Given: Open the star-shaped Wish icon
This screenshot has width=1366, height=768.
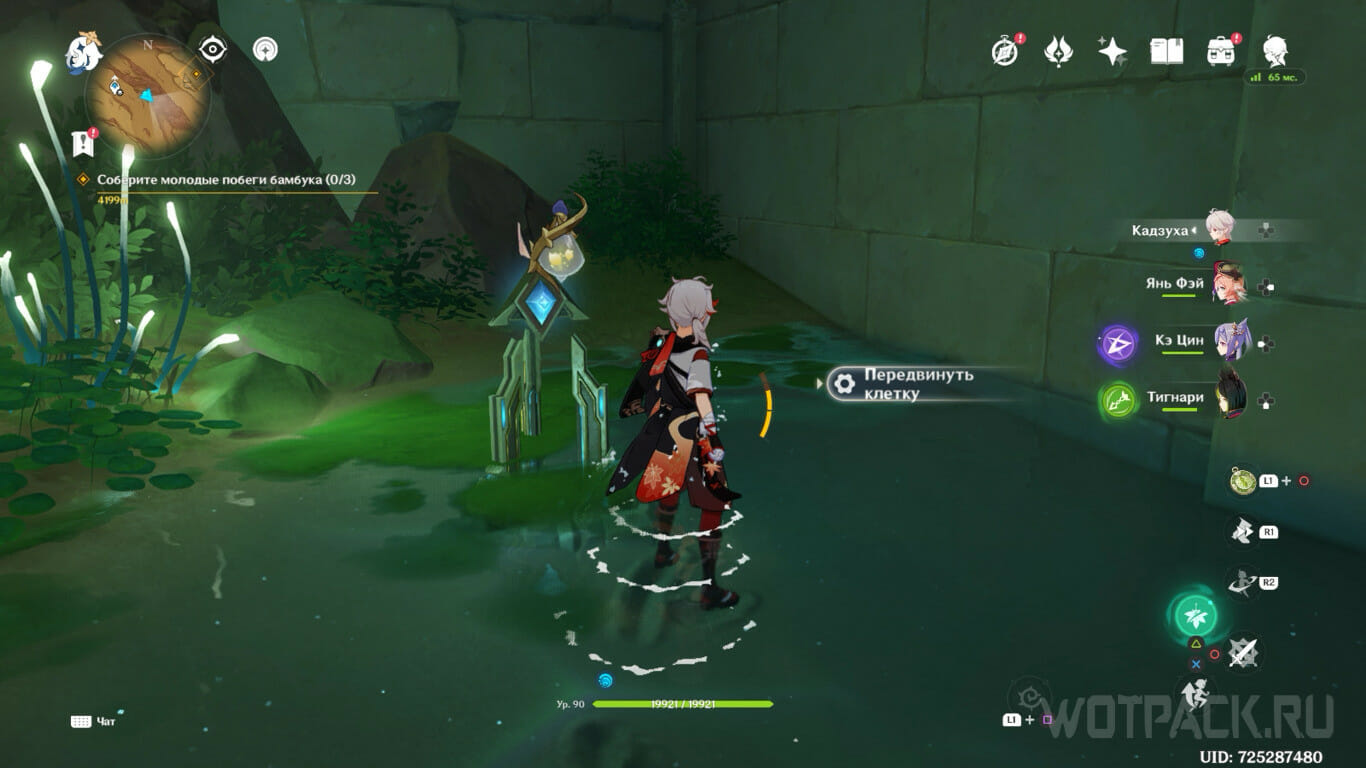Looking at the screenshot, I should [1112, 51].
